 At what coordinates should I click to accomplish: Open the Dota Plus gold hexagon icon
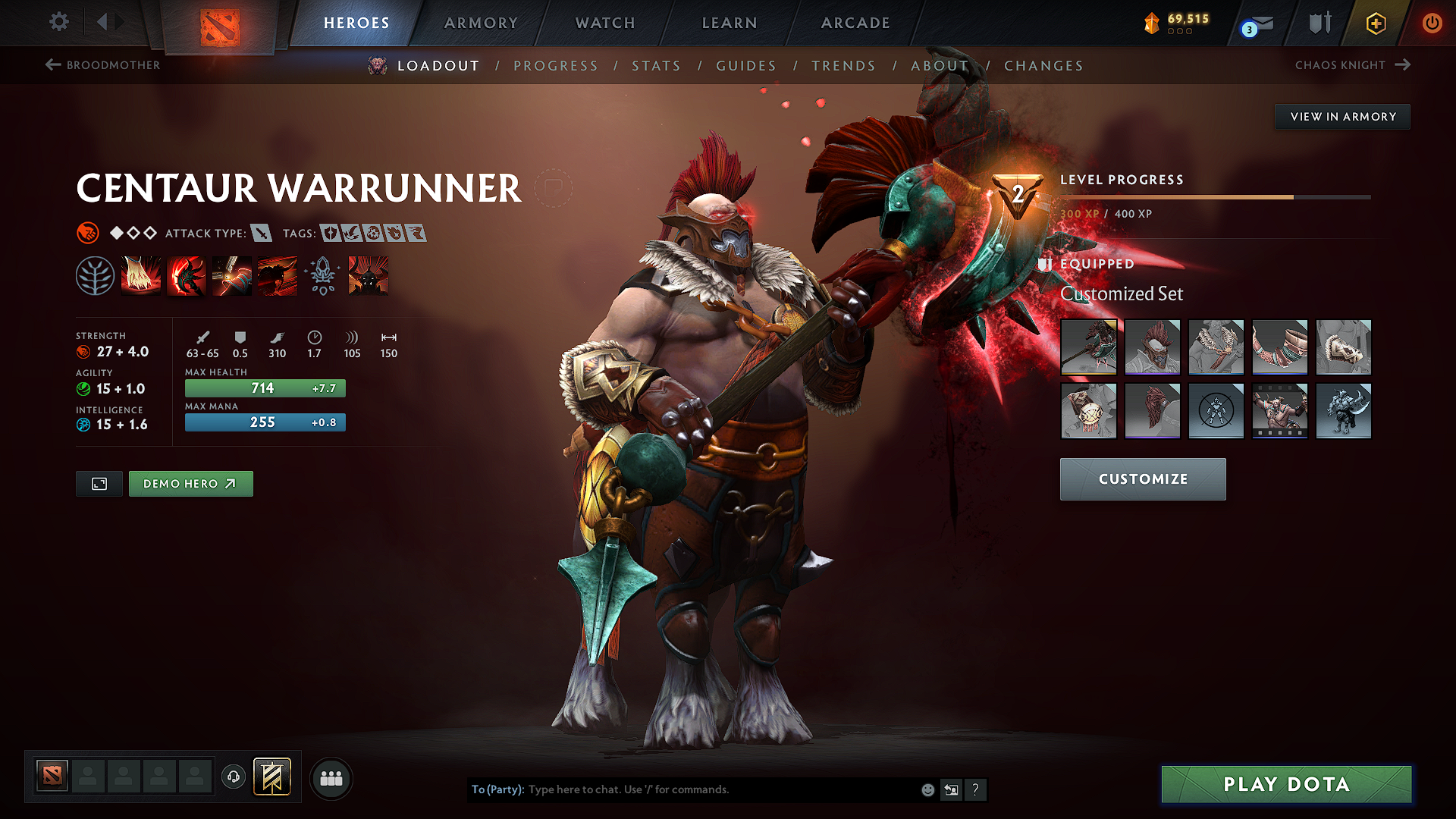click(x=1375, y=23)
